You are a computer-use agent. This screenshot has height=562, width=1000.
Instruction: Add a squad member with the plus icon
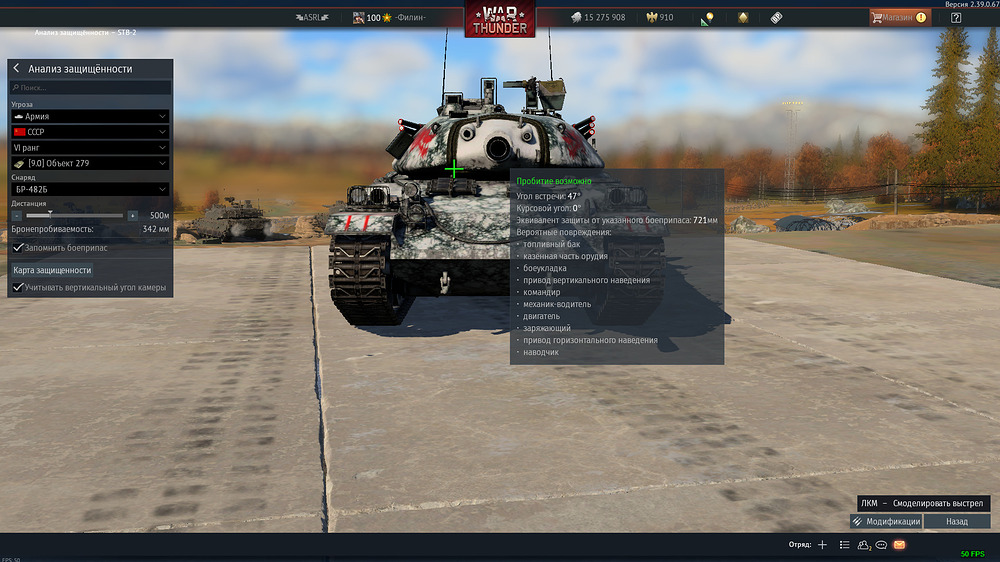click(x=822, y=545)
